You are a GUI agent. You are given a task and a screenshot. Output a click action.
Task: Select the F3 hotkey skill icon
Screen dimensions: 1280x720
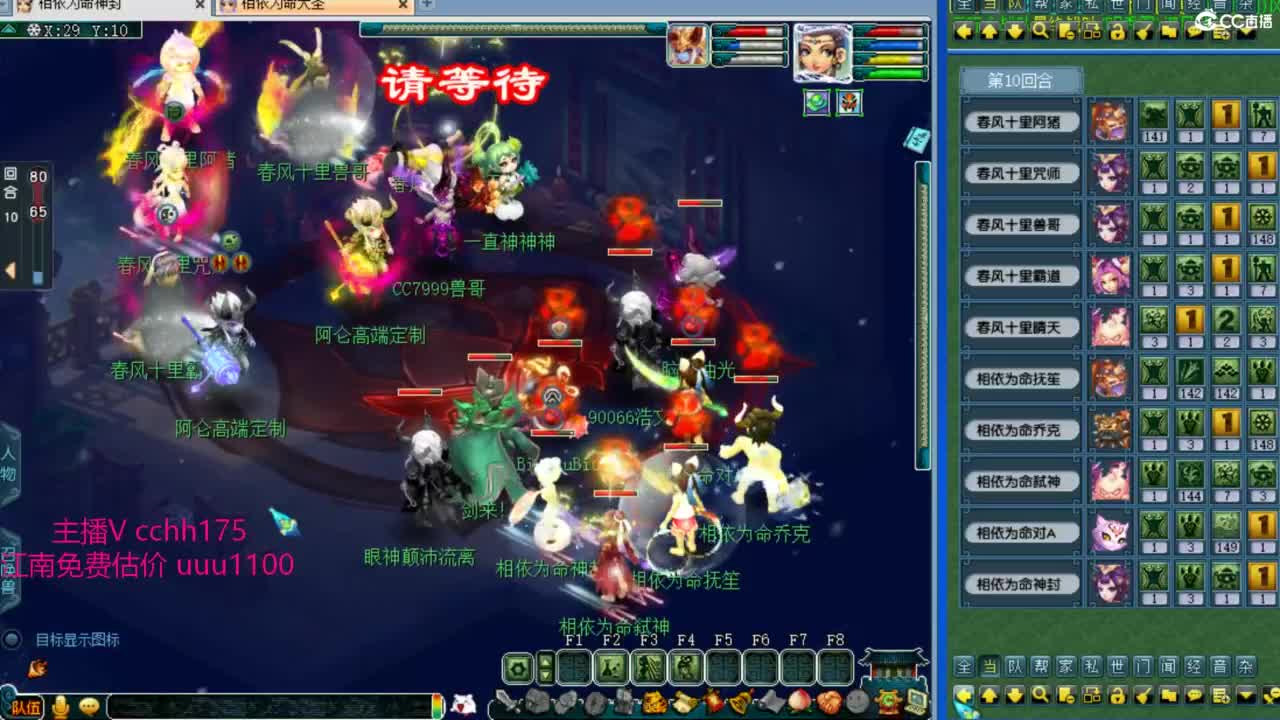coord(650,667)
